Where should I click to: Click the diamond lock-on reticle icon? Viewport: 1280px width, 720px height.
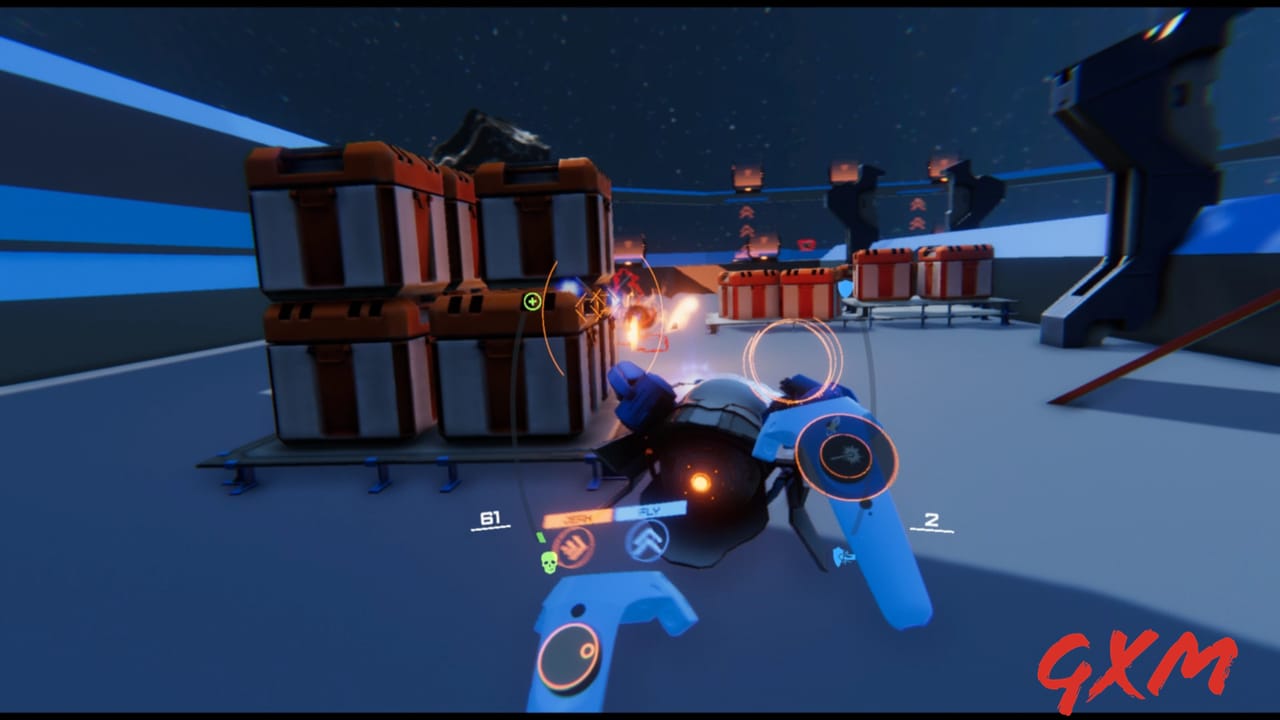coord(592,306)
